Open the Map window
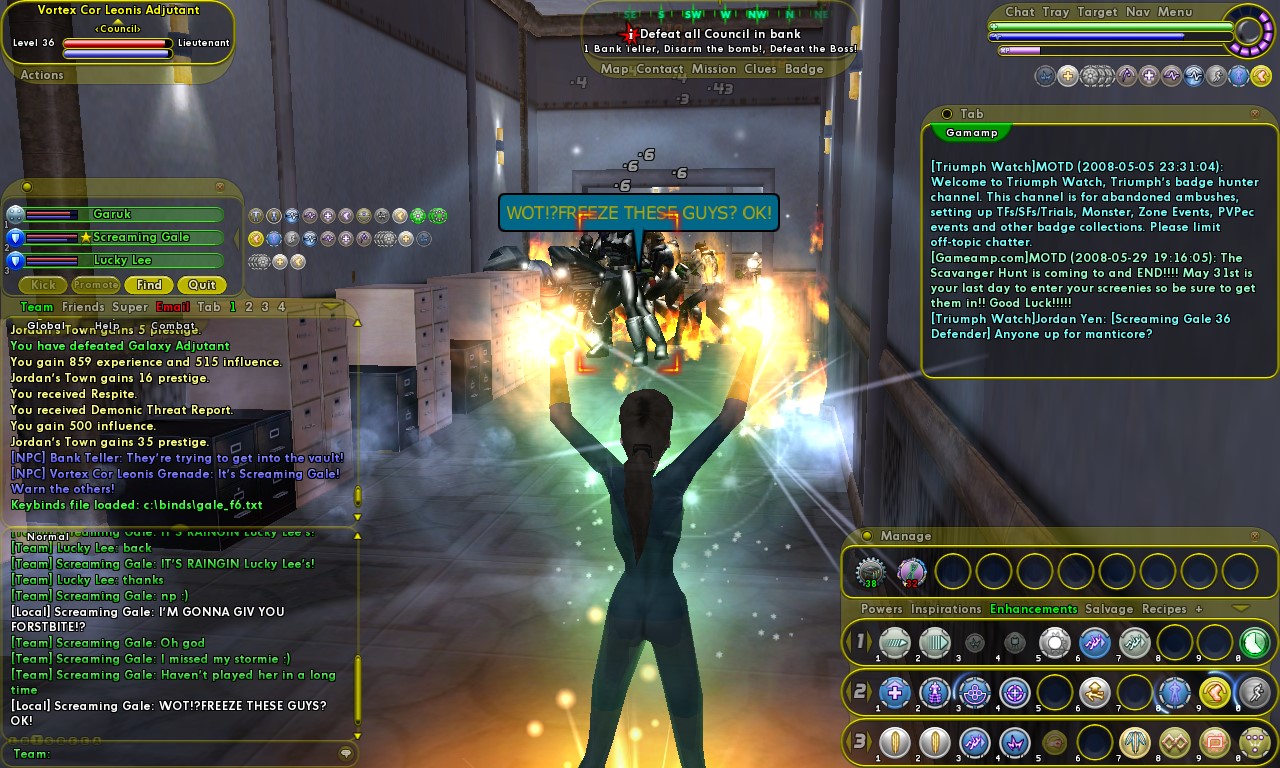This screenshot has height=768, width=1280. [615, 69]
